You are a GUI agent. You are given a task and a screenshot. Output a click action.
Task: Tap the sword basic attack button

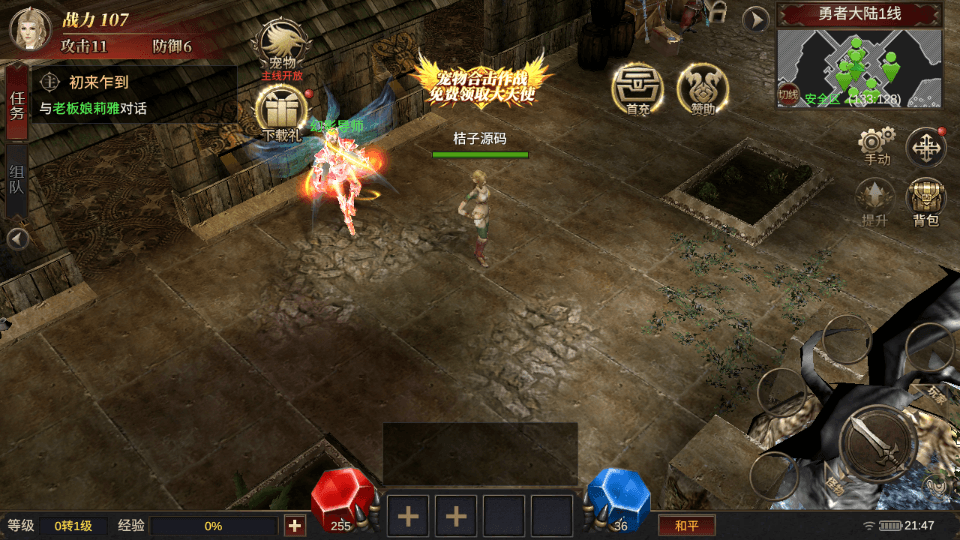pyautogui.click(x=876, y=446)
